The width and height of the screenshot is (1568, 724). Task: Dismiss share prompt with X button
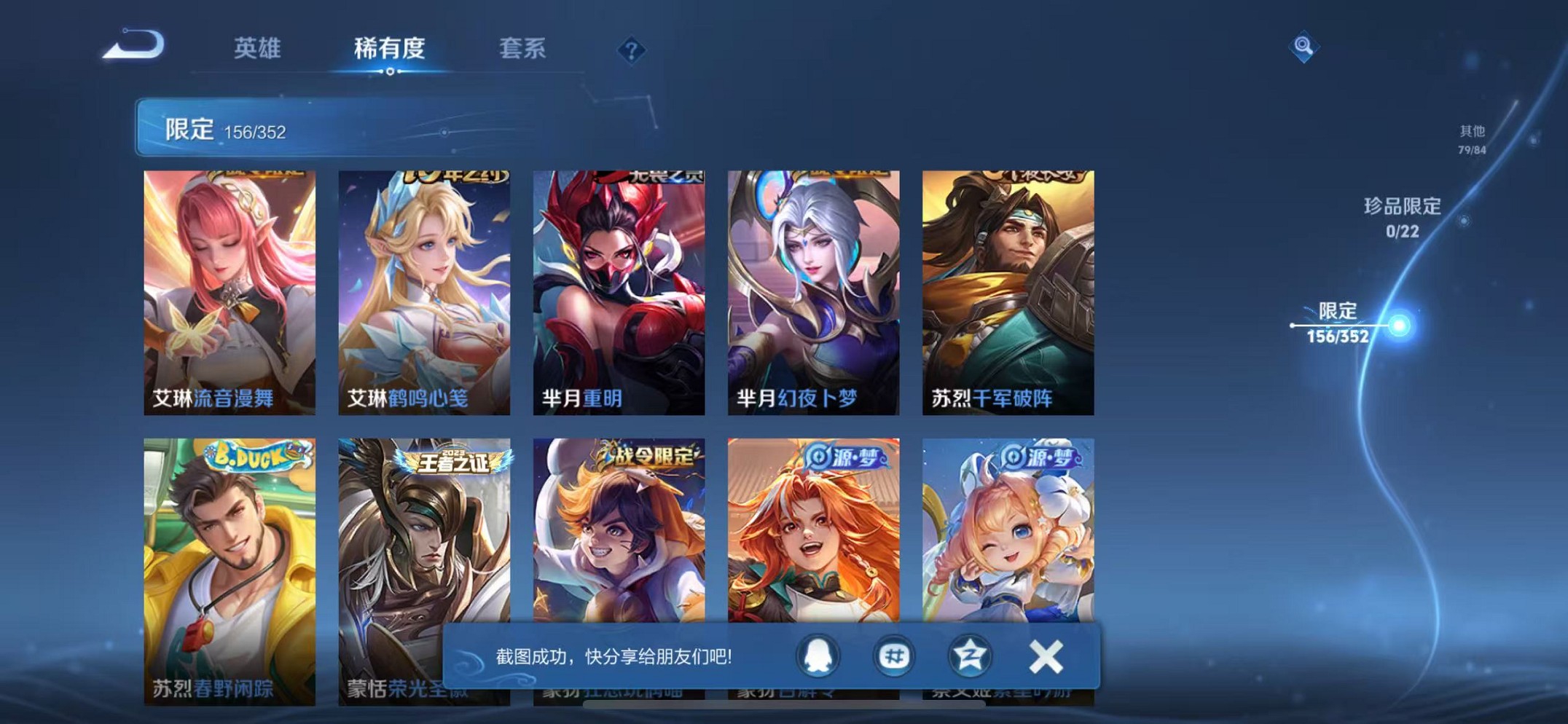1045,656
